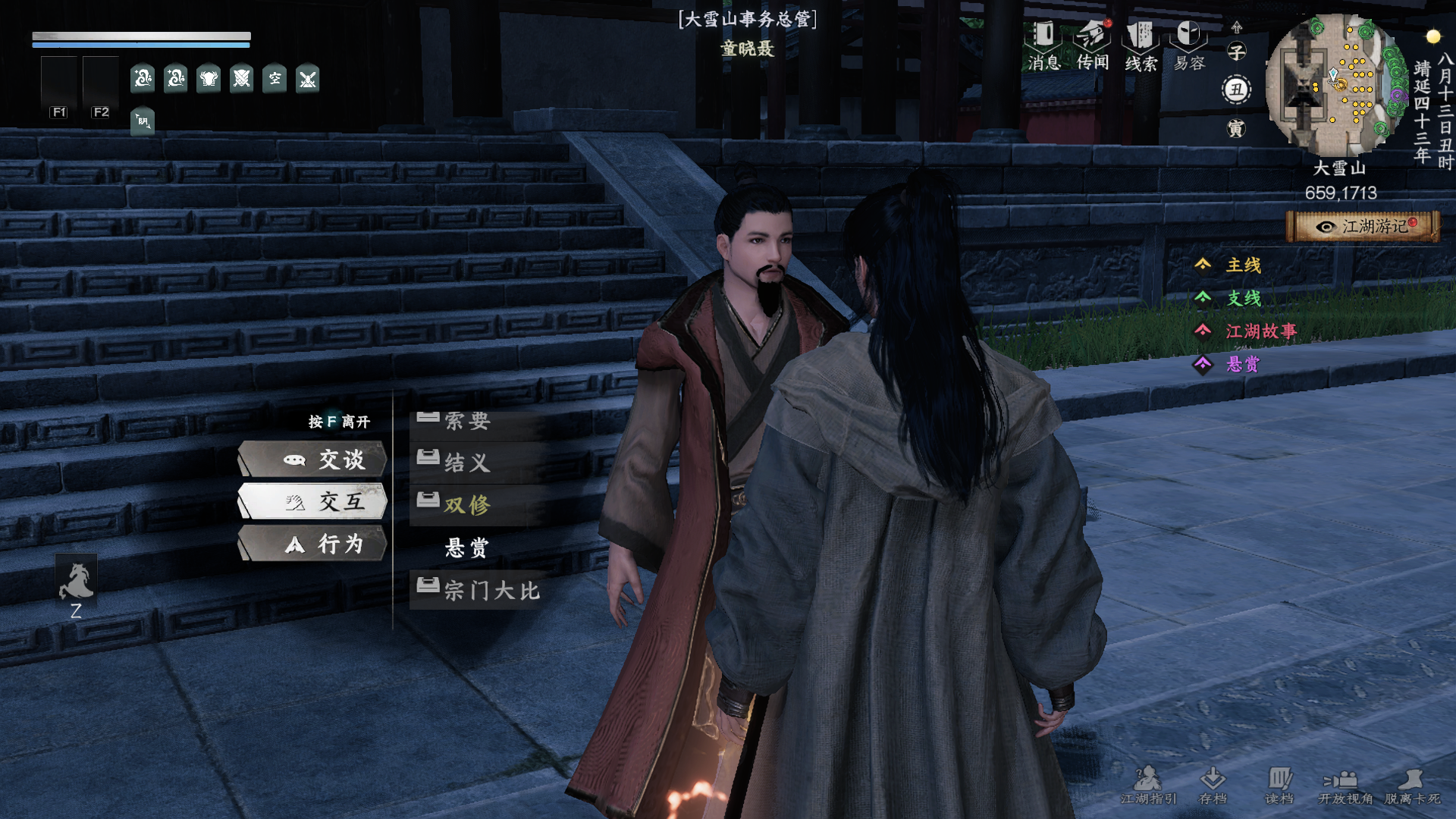The height and width of the screenshot is (819, 1456).
Task: Click the circular minimap
Action: click(1336, 85)
